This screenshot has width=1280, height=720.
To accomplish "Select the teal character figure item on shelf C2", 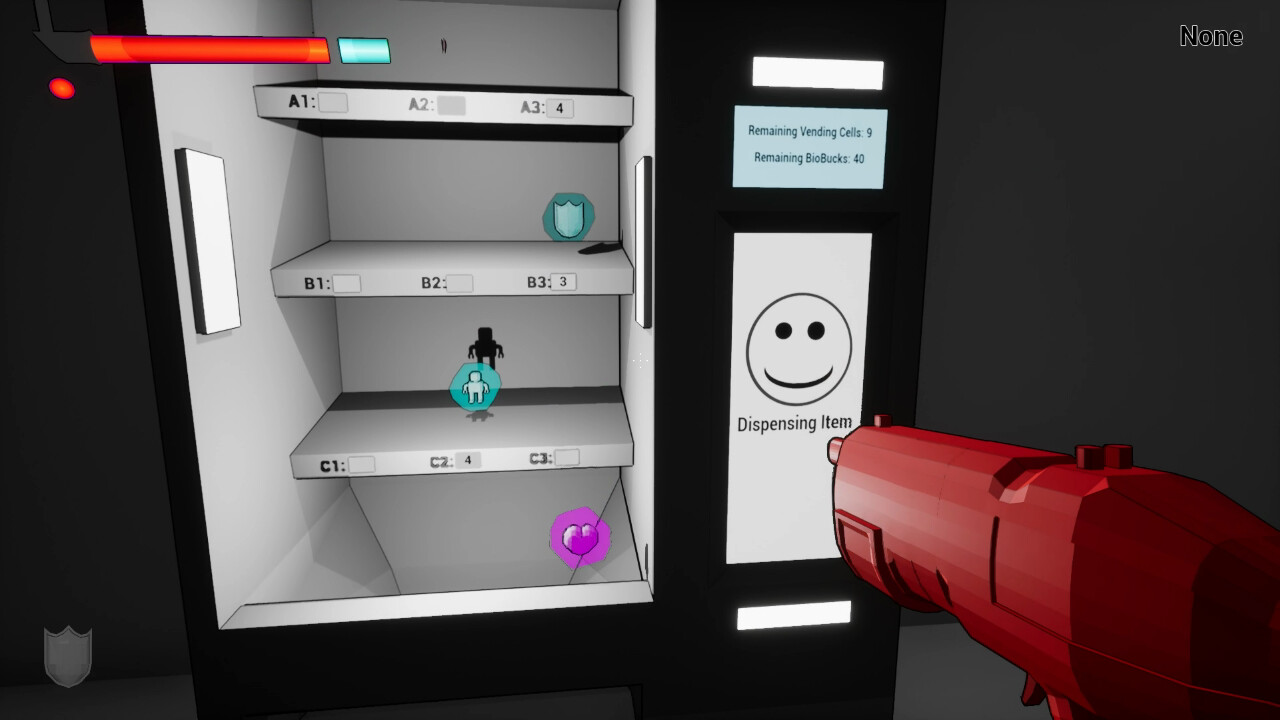I will [x=477, y=389].
